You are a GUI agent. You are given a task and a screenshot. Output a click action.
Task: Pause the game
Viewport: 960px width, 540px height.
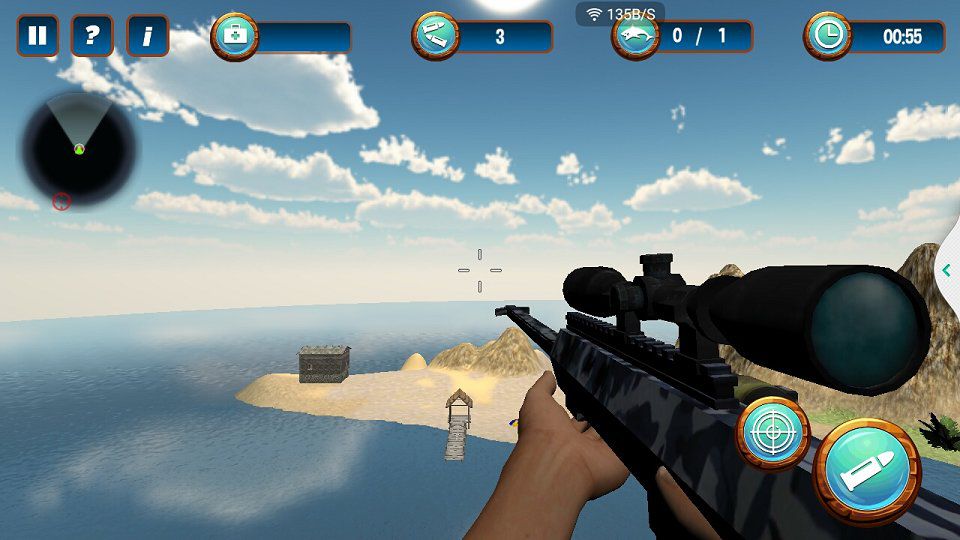click(37, 36)
